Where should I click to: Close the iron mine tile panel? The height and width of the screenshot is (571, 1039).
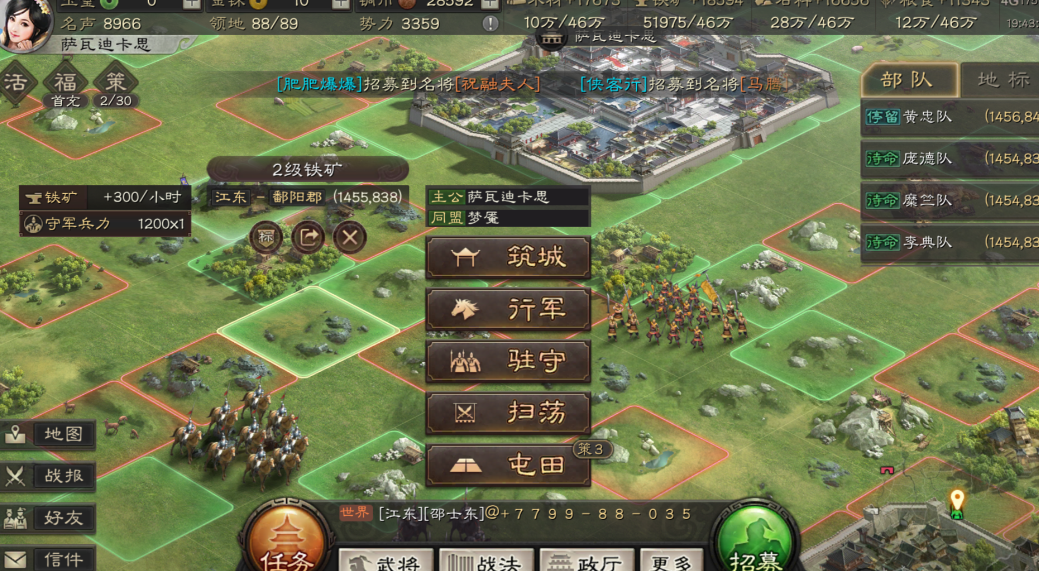point(349,237)
